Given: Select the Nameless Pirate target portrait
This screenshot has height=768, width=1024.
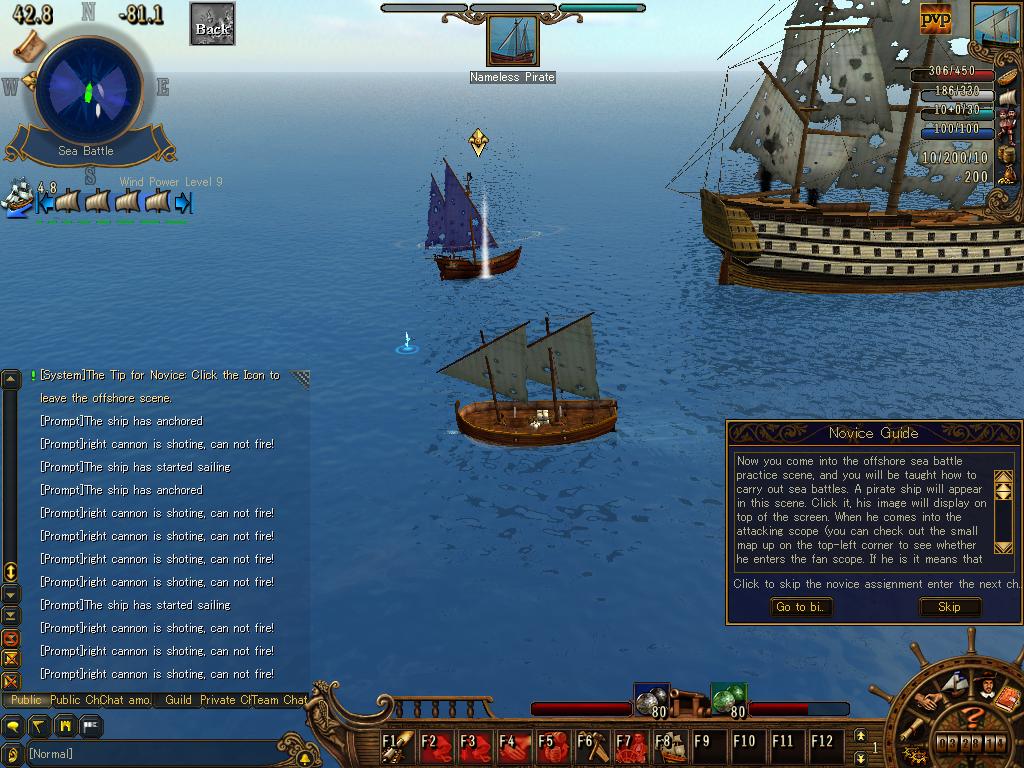Looking at the screenshot, I should [512, 42].
